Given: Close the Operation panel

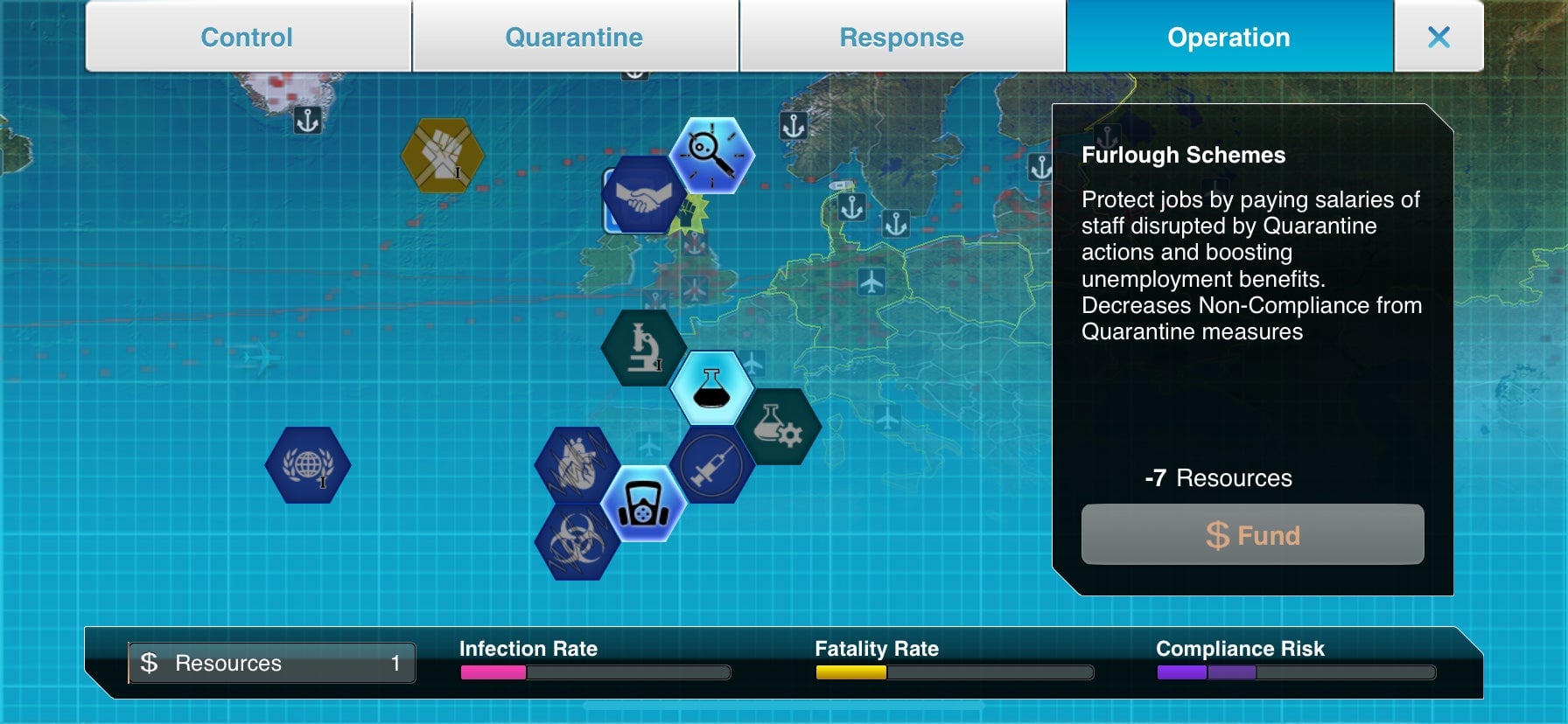Looking at the screenshot, I should tap(1439, 37).
